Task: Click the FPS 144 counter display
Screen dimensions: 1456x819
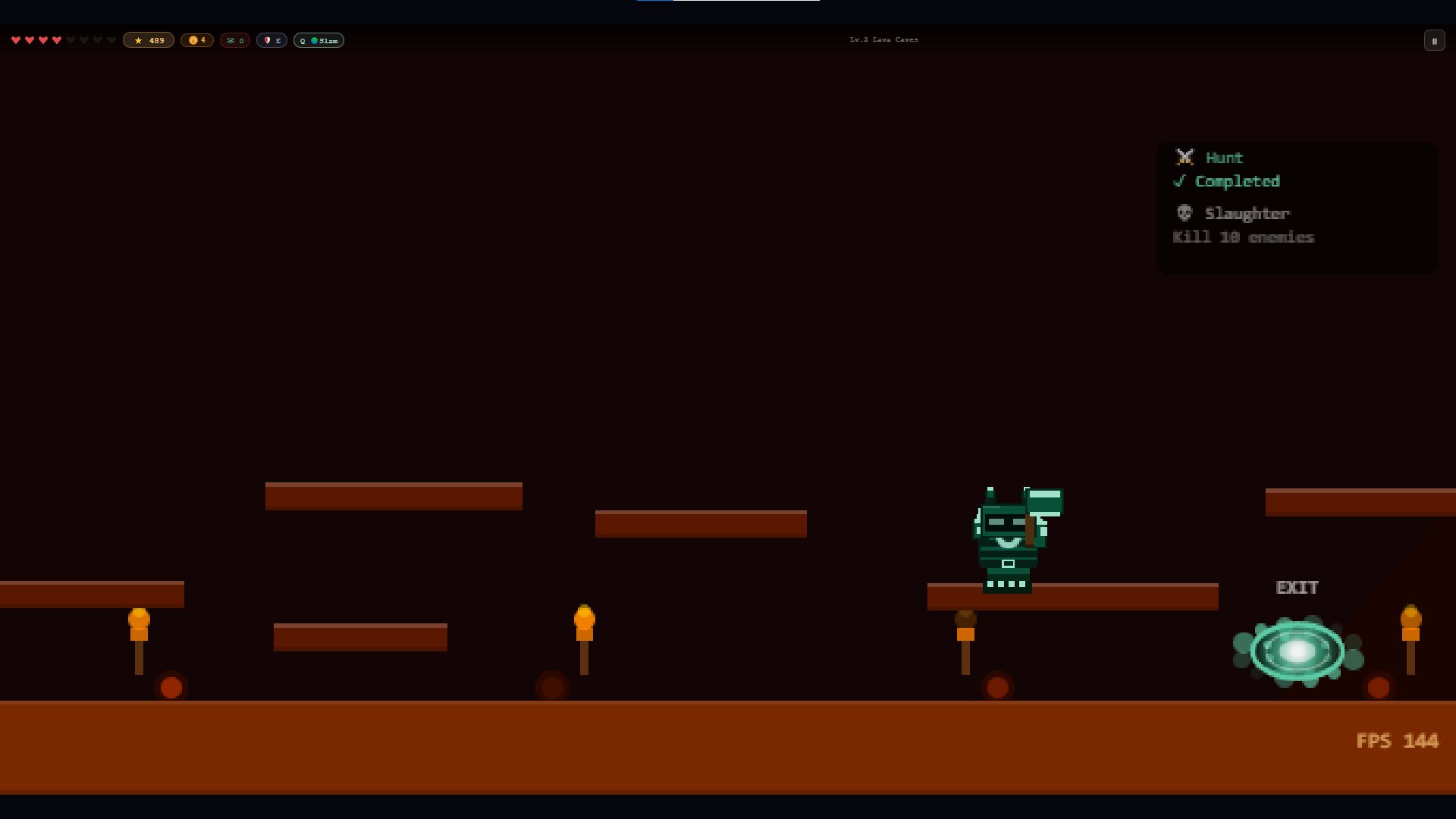Action: [x=1399, y=741]
